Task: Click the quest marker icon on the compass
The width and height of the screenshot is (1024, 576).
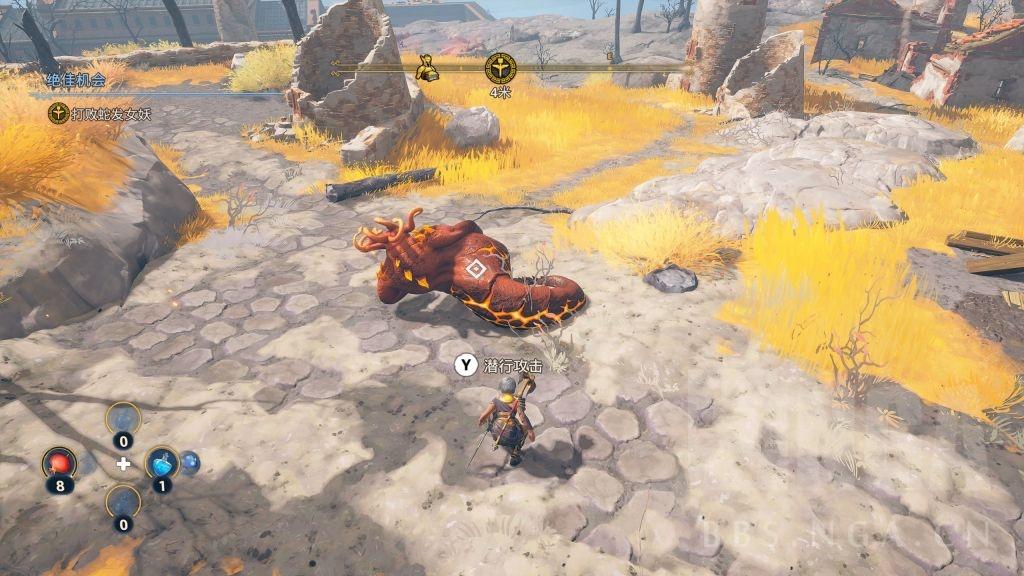Action: [x=499, y=68]
